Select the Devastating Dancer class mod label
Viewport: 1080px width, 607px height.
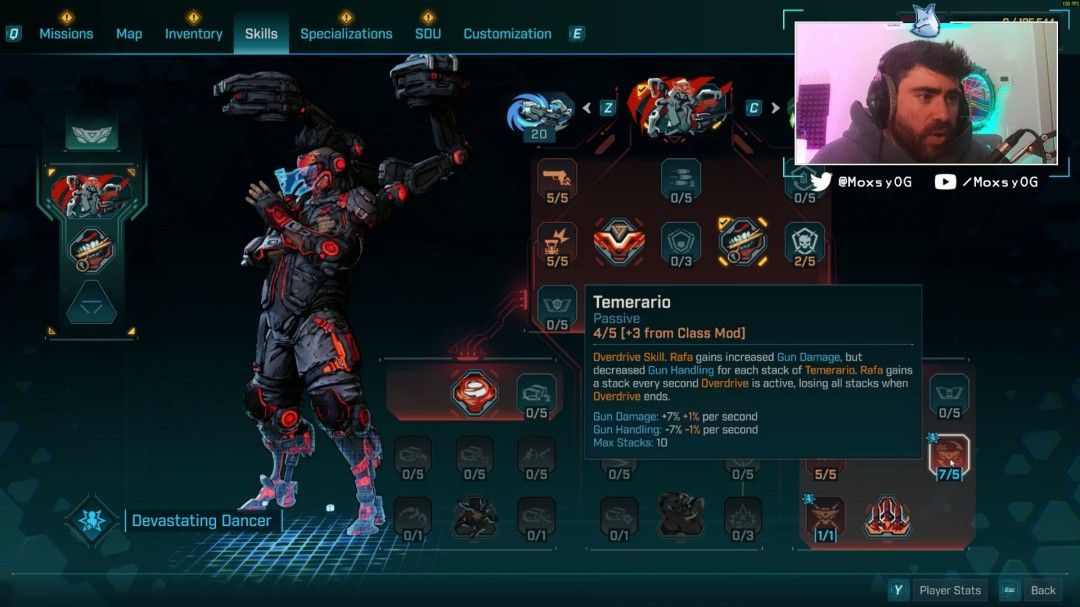click(x=201, y=521)
